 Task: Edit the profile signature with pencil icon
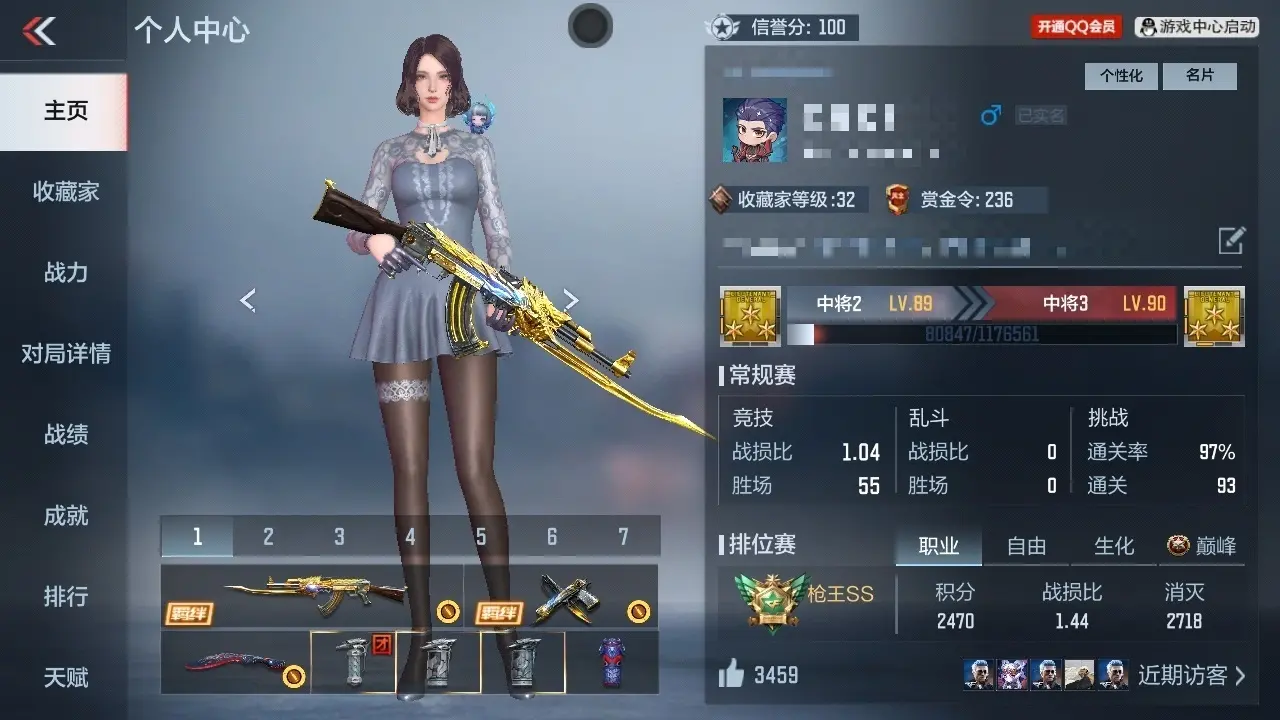[x=1231, y=240]
